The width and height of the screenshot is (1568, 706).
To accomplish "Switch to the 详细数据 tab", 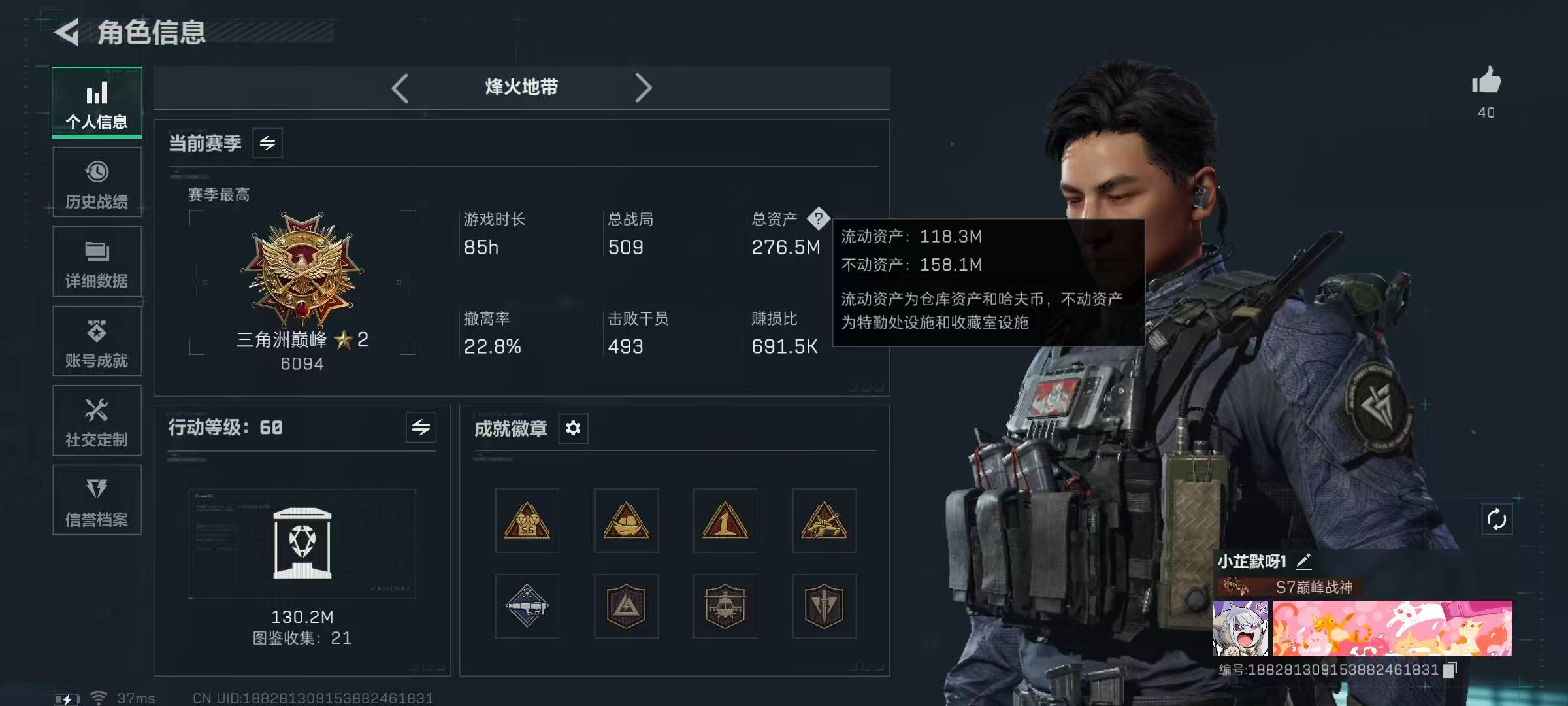I will pos(97,261).
